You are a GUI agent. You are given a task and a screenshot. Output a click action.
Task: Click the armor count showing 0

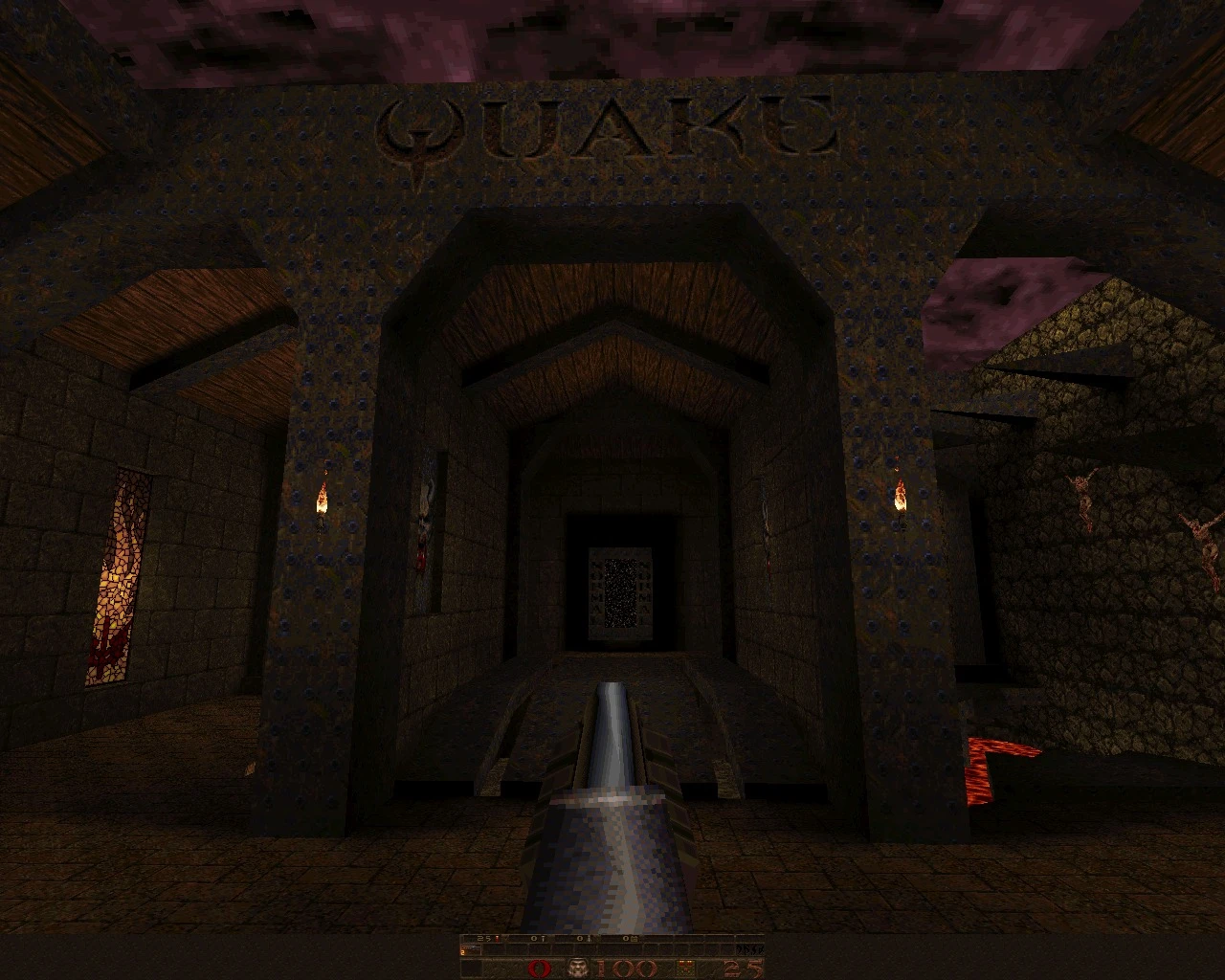point(539,967)
